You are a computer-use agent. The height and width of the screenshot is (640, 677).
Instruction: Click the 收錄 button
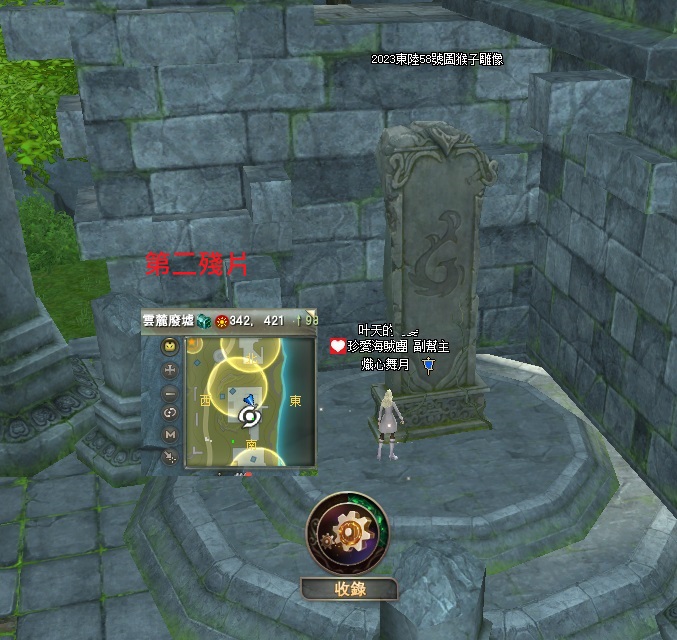click(349, 589)
